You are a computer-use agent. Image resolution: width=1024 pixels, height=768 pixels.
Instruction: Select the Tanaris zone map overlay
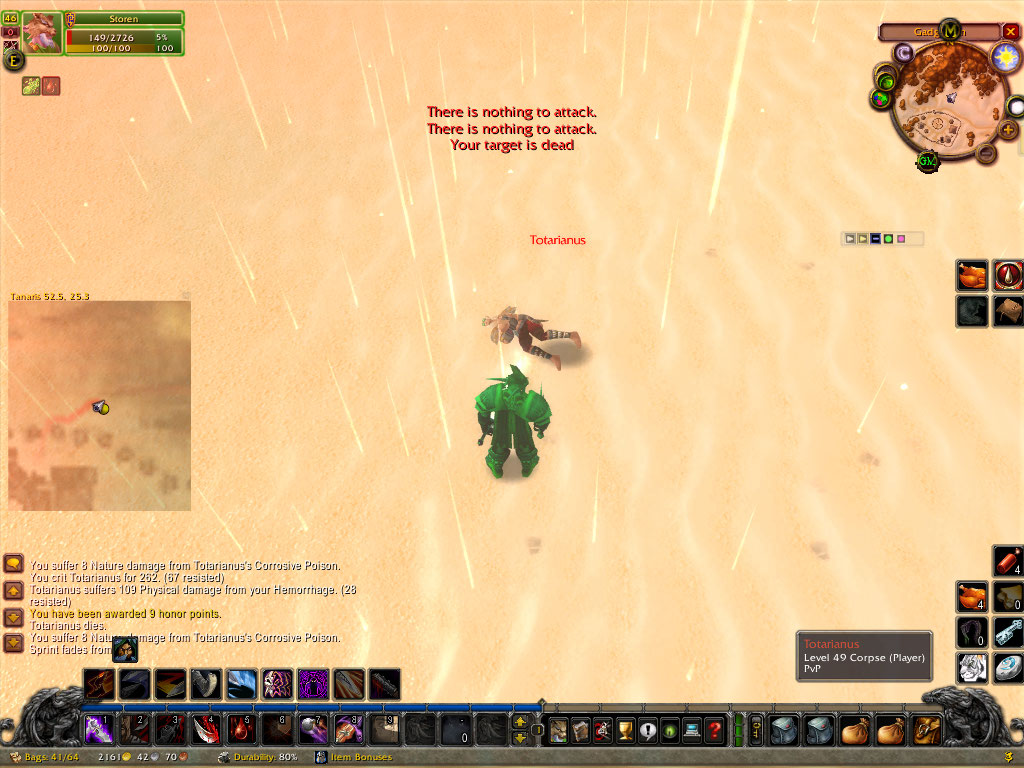pyautogui.click(x=99, y=405)
